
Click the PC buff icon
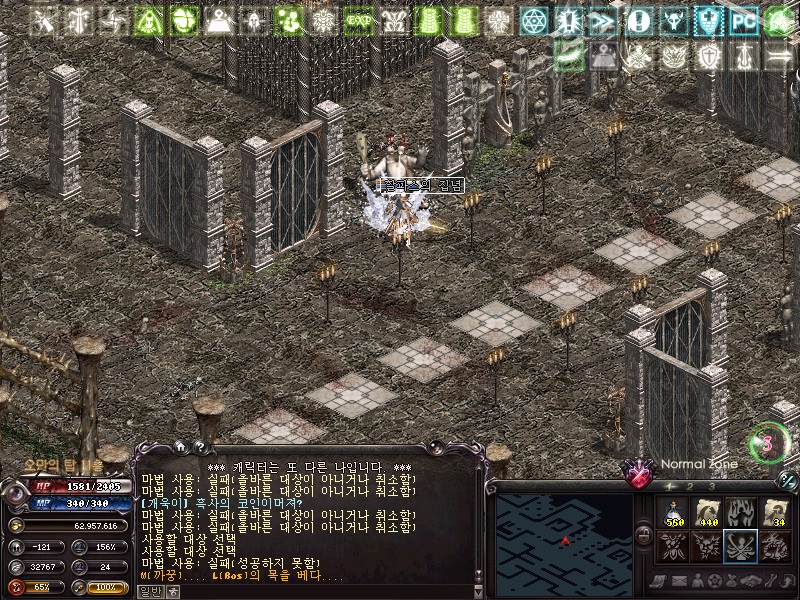pos(743,20)
